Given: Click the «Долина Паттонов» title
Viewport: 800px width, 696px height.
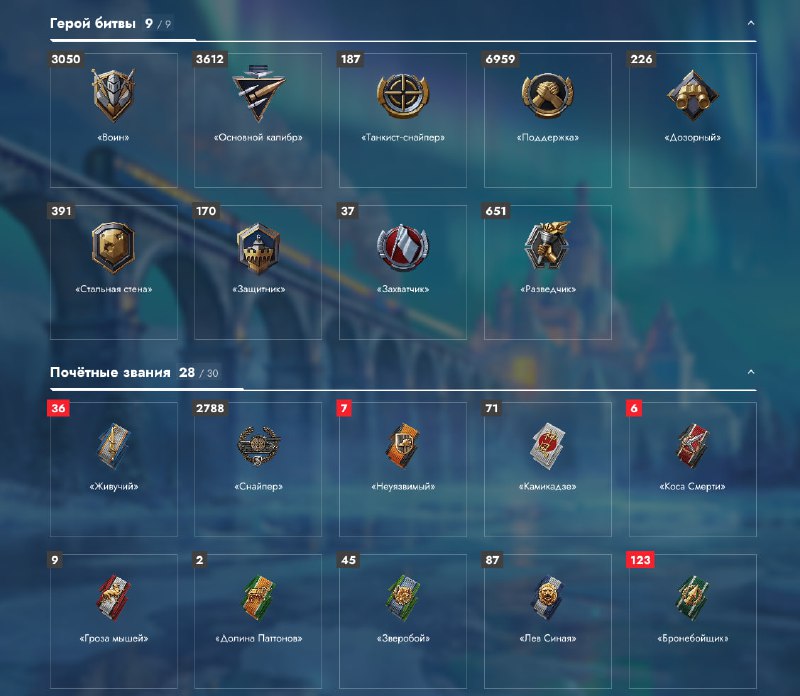Looking at the screenshot, I should [258, 620].
